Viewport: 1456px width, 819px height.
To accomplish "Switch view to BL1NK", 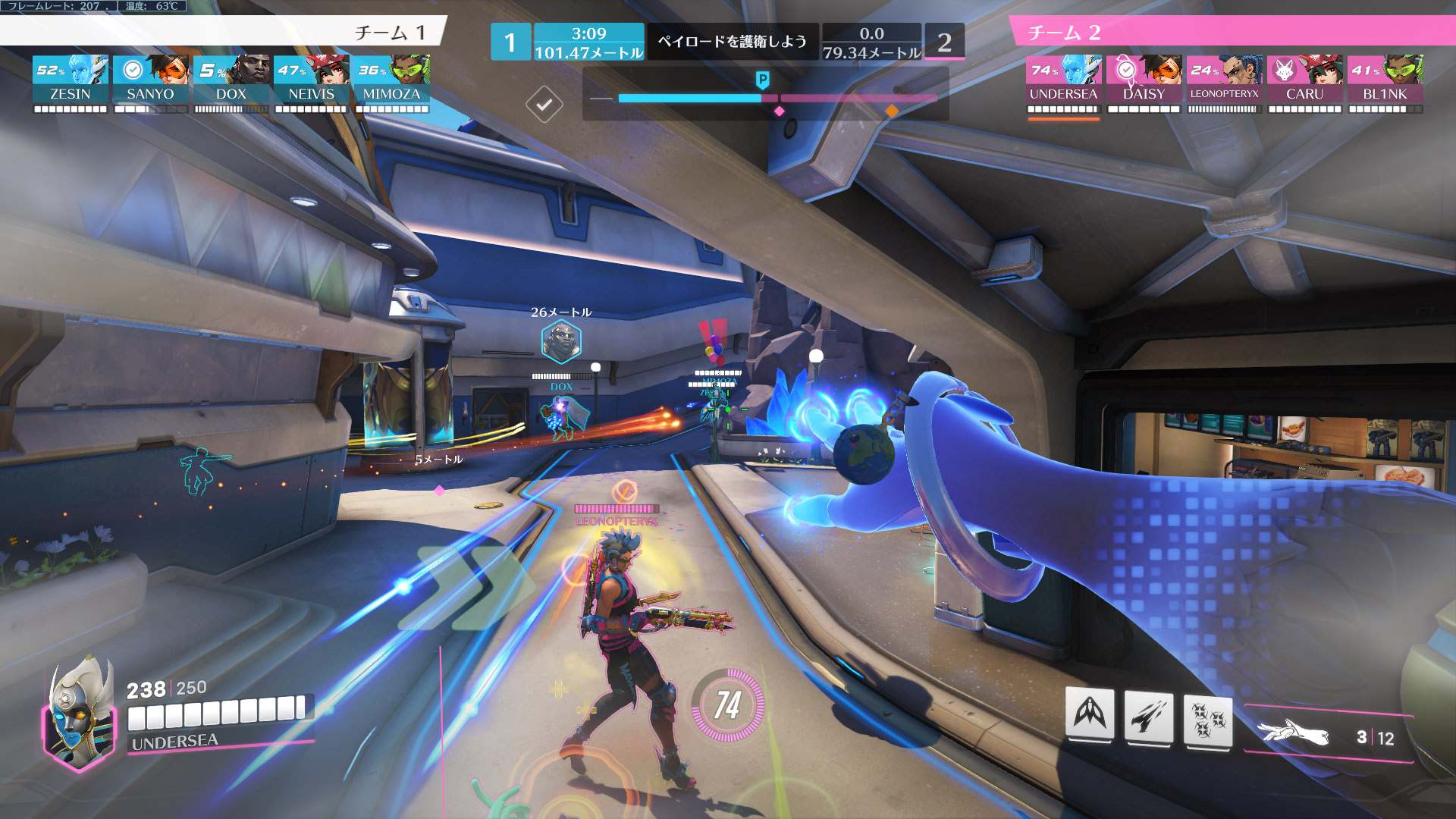I will tap(1385, 79).
